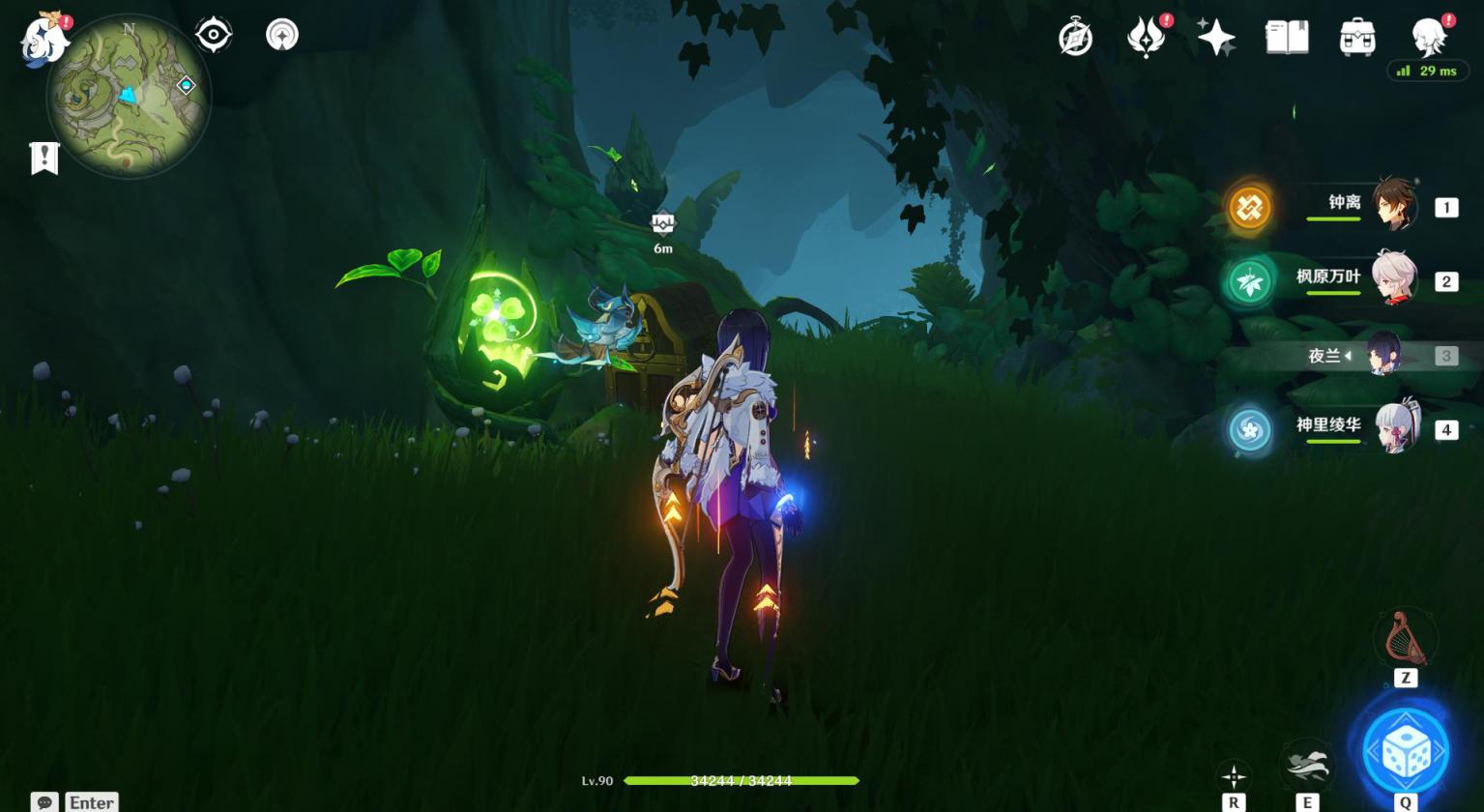Activate the elemental skill icon
Image resolution: width=1484 pixels, height=812 pixels.
1306,766
